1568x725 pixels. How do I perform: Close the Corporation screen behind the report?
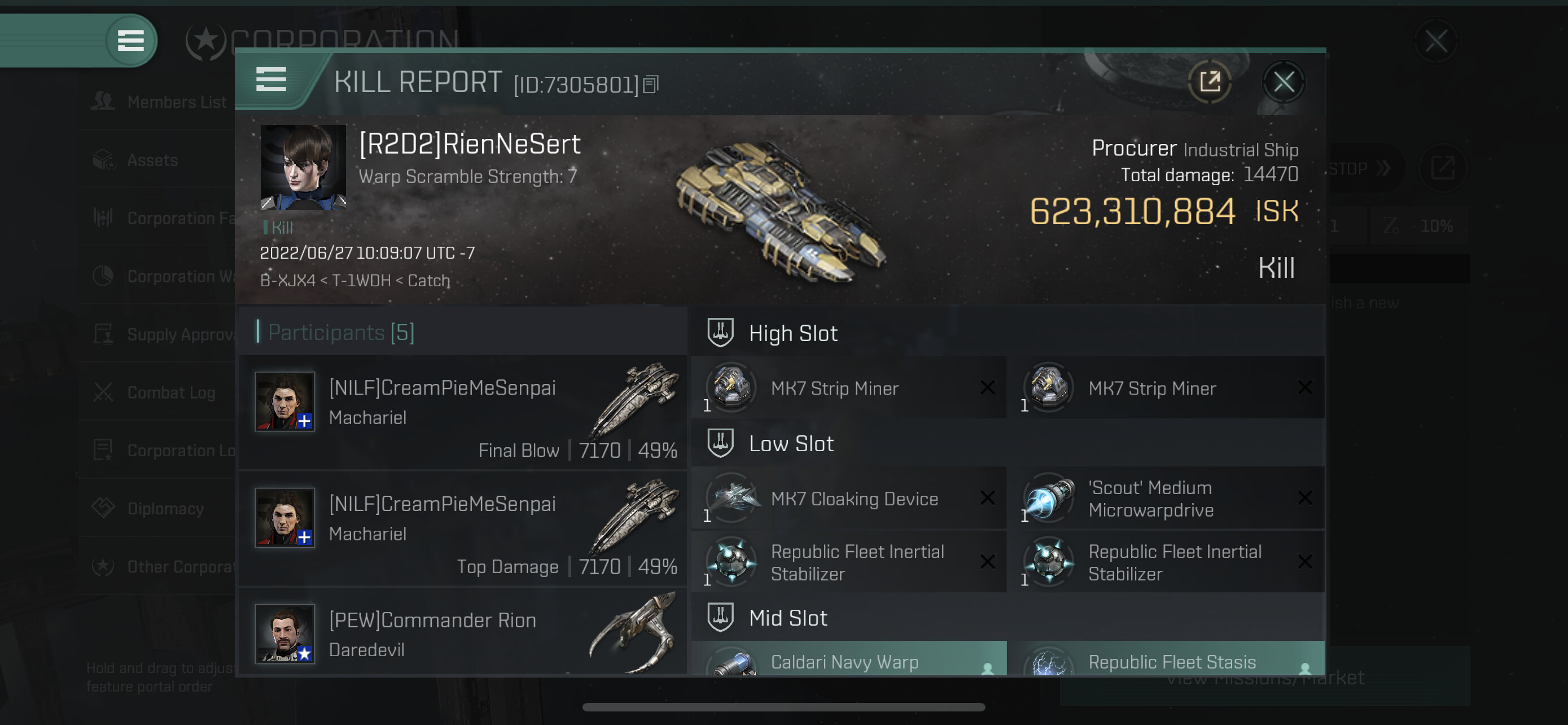1435,41
